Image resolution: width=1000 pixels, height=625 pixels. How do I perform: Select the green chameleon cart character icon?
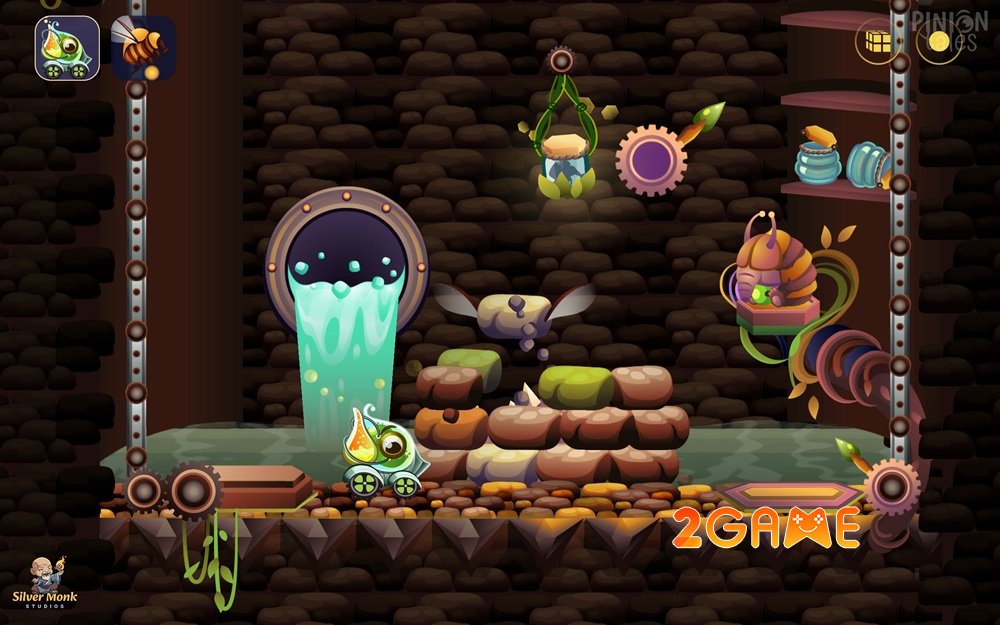(x=67, y=48)
